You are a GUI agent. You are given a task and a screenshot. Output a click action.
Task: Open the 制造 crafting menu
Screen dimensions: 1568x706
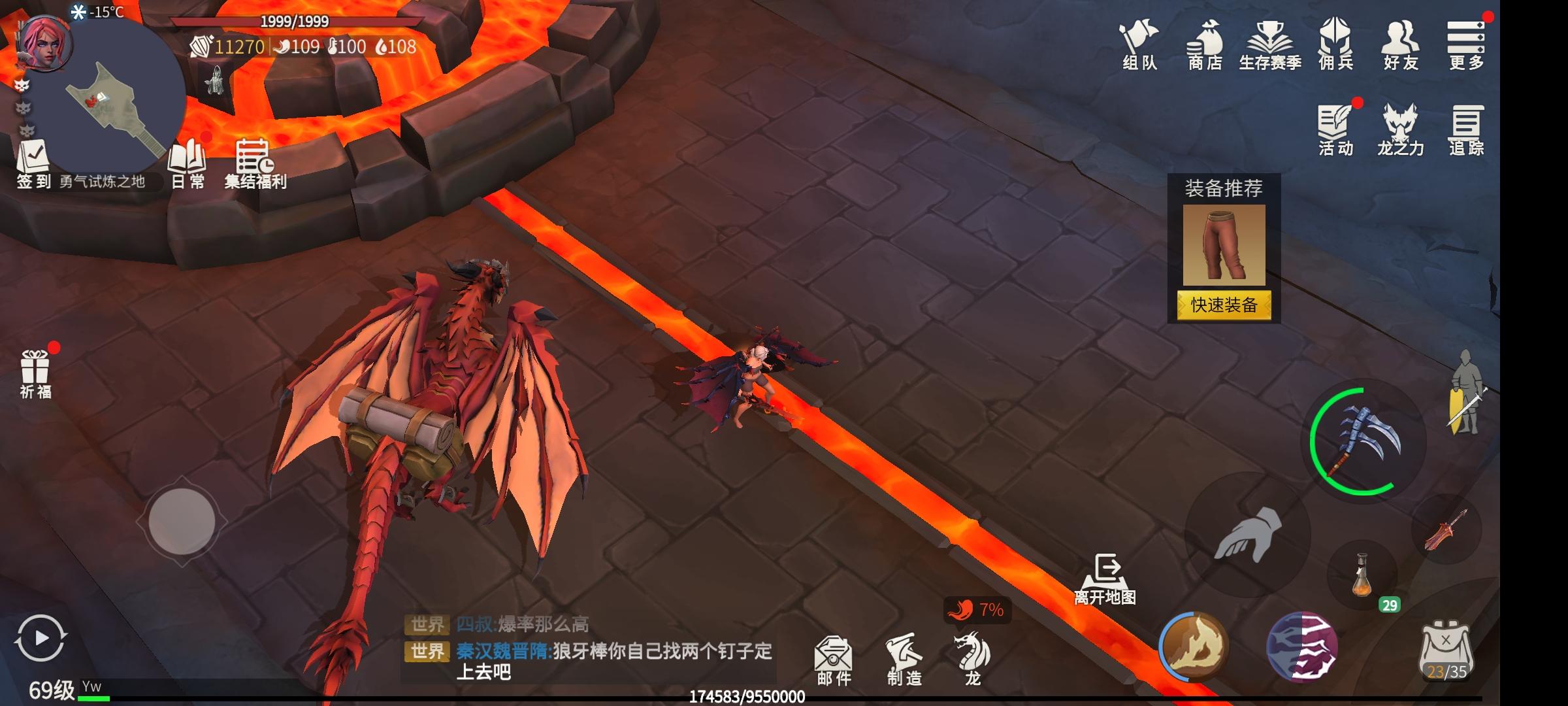(904, 660)
